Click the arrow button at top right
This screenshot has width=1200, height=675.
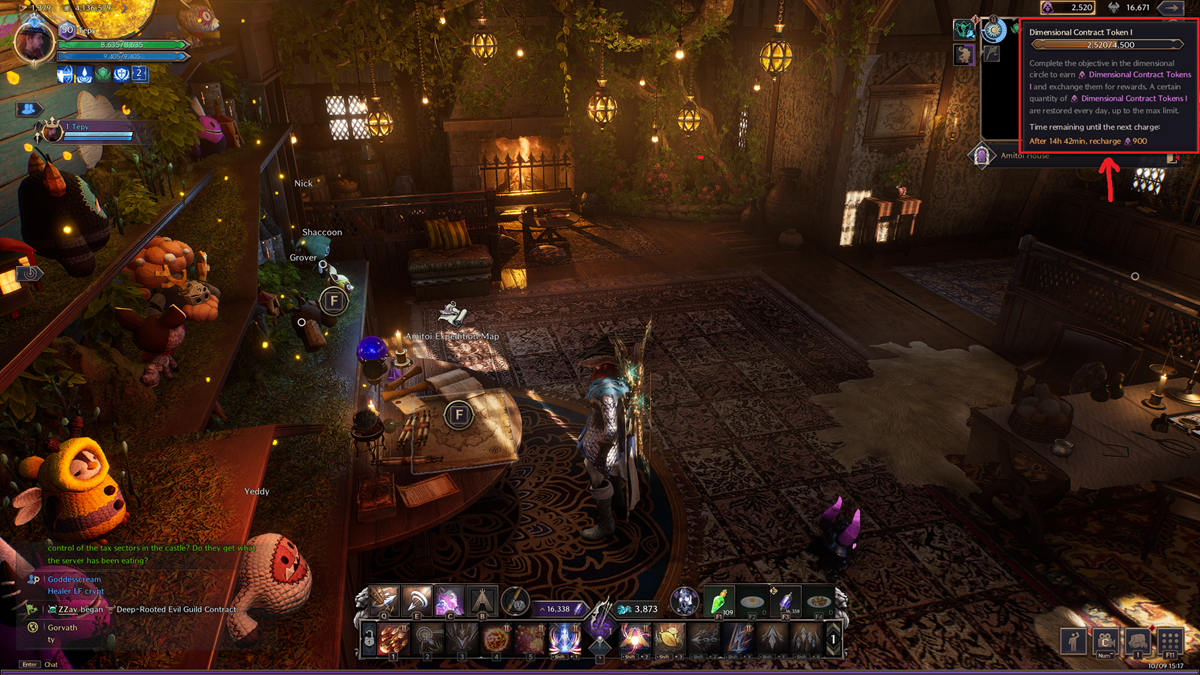(1169, 8)
